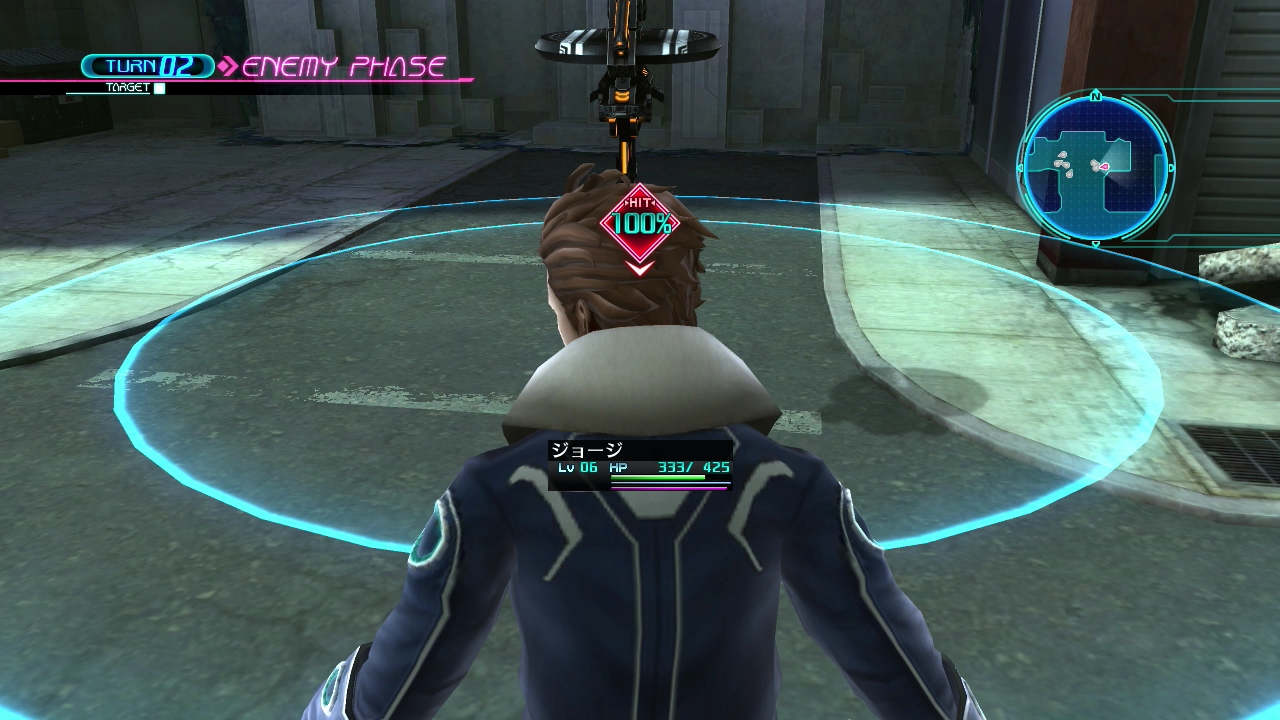Toggle the white TARGET indicator square
Screen dimensions: 1280x720
click(159, 87)
